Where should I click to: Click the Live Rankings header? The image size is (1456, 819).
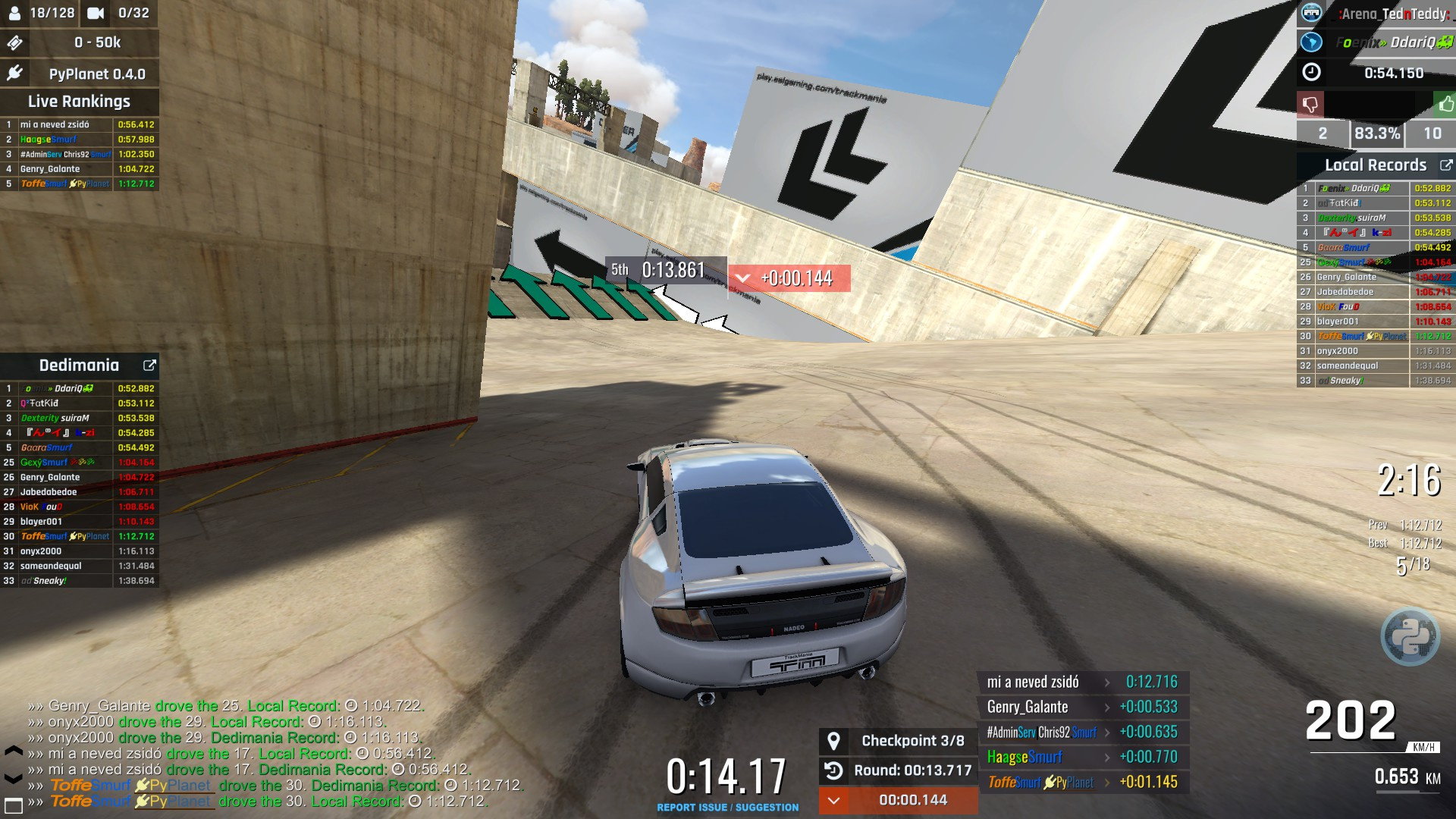pyautogui.click(x=80, y=102)
